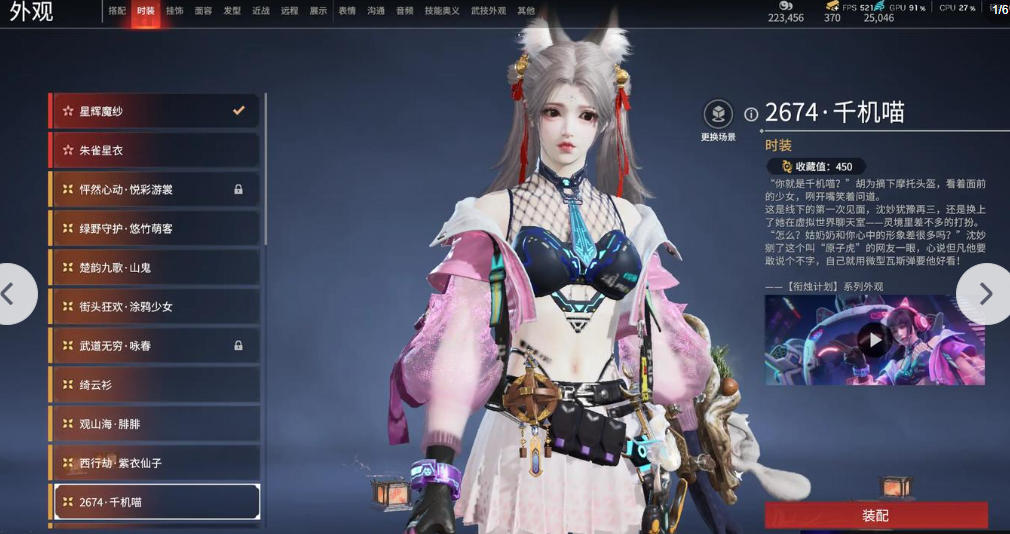Screen dimensions: 1010x534
Task: Go to the previous page with the left arrow
Action: click(x=14, y=293)
